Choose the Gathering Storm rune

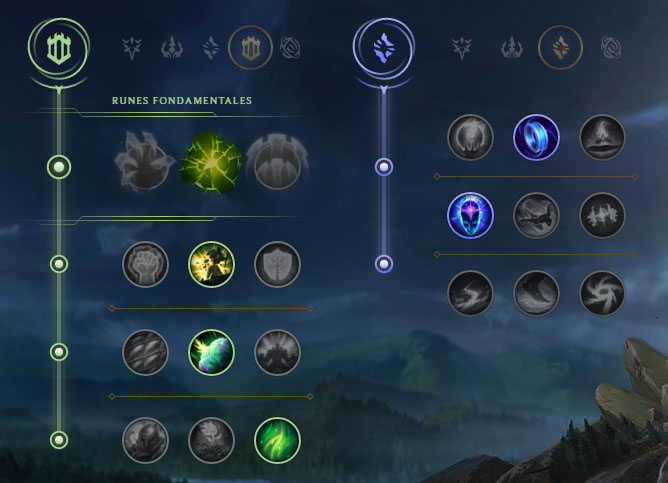coord(602,292)
